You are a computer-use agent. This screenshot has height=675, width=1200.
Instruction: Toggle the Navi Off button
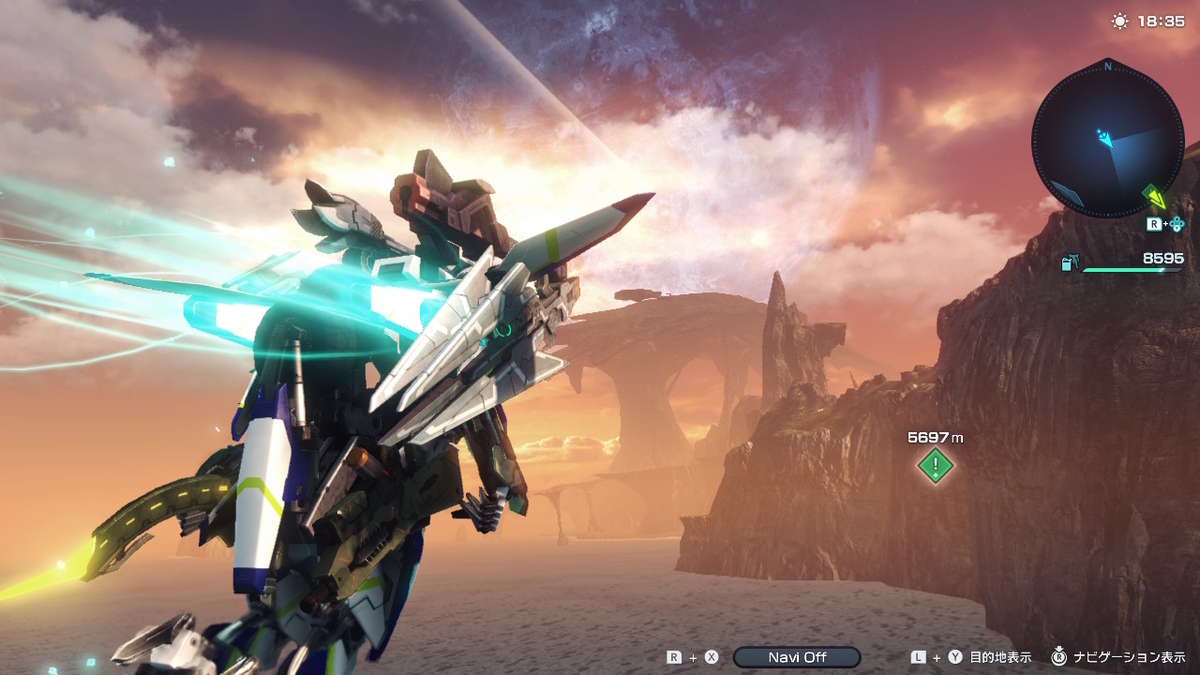click(x=796, y=657)
